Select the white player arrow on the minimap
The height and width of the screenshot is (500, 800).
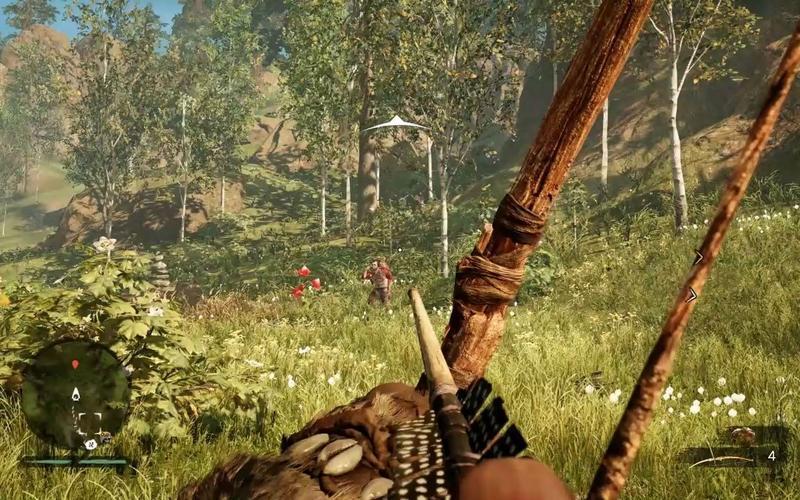[75, 395]
